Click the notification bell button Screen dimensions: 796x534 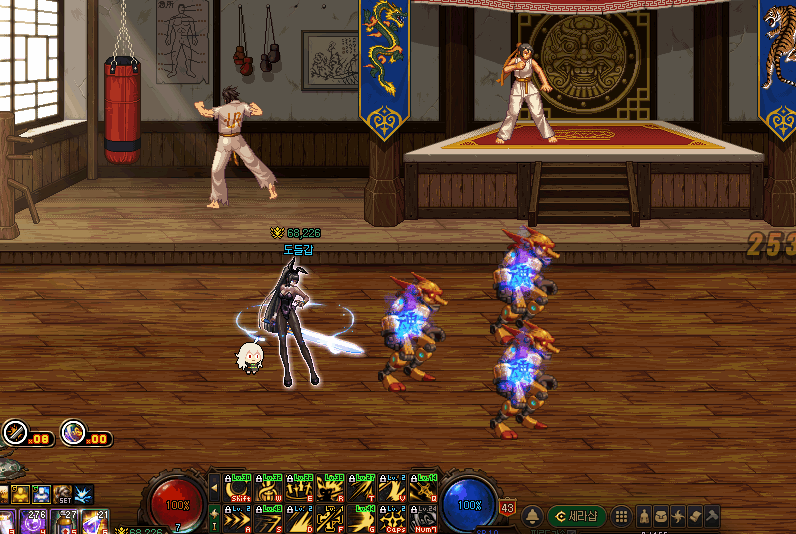(x=533, y=516)
